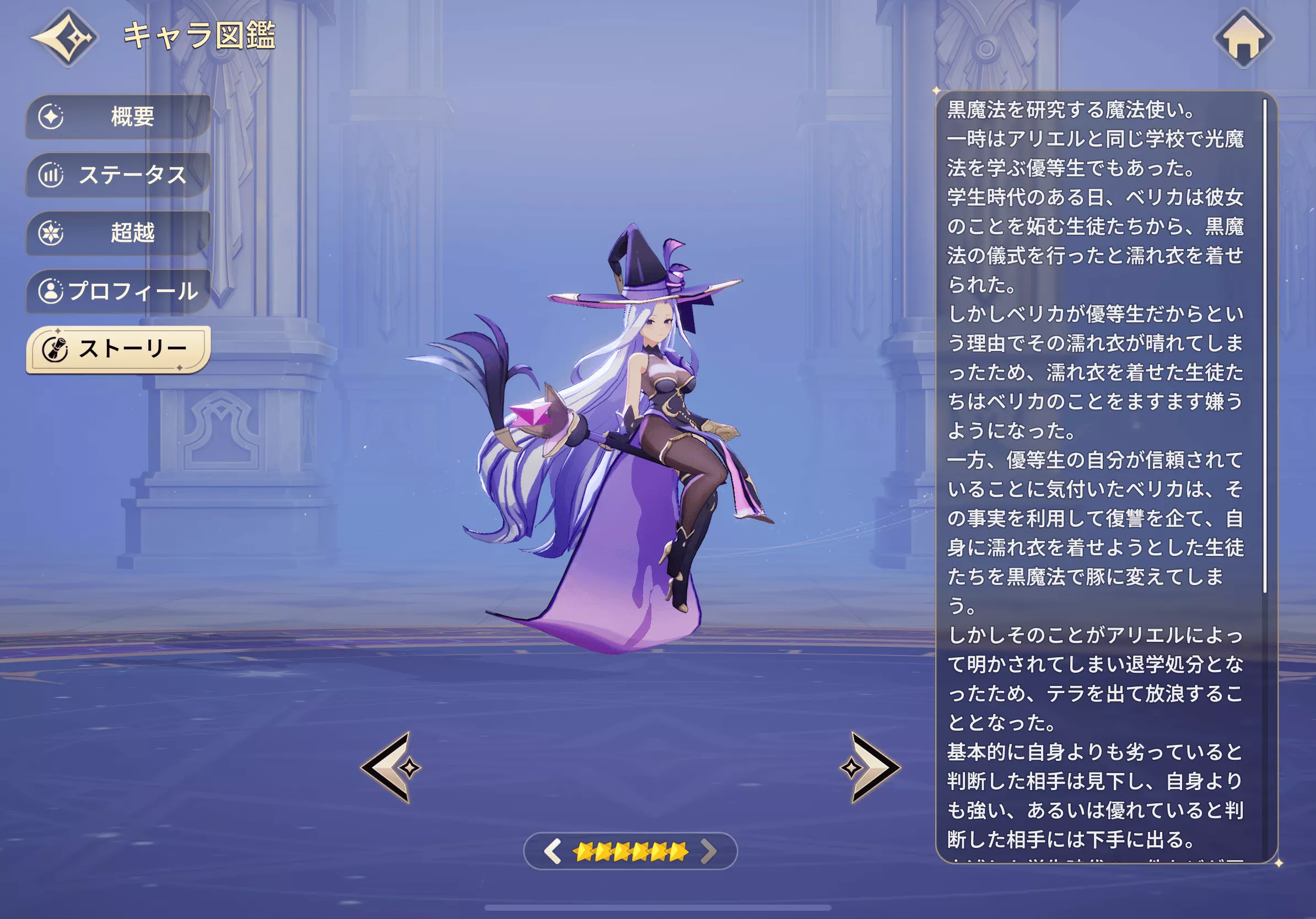Viewport: 1316px width, 919px height.
Task: Click the first star in the rating bar
Action: coord(583,851)
